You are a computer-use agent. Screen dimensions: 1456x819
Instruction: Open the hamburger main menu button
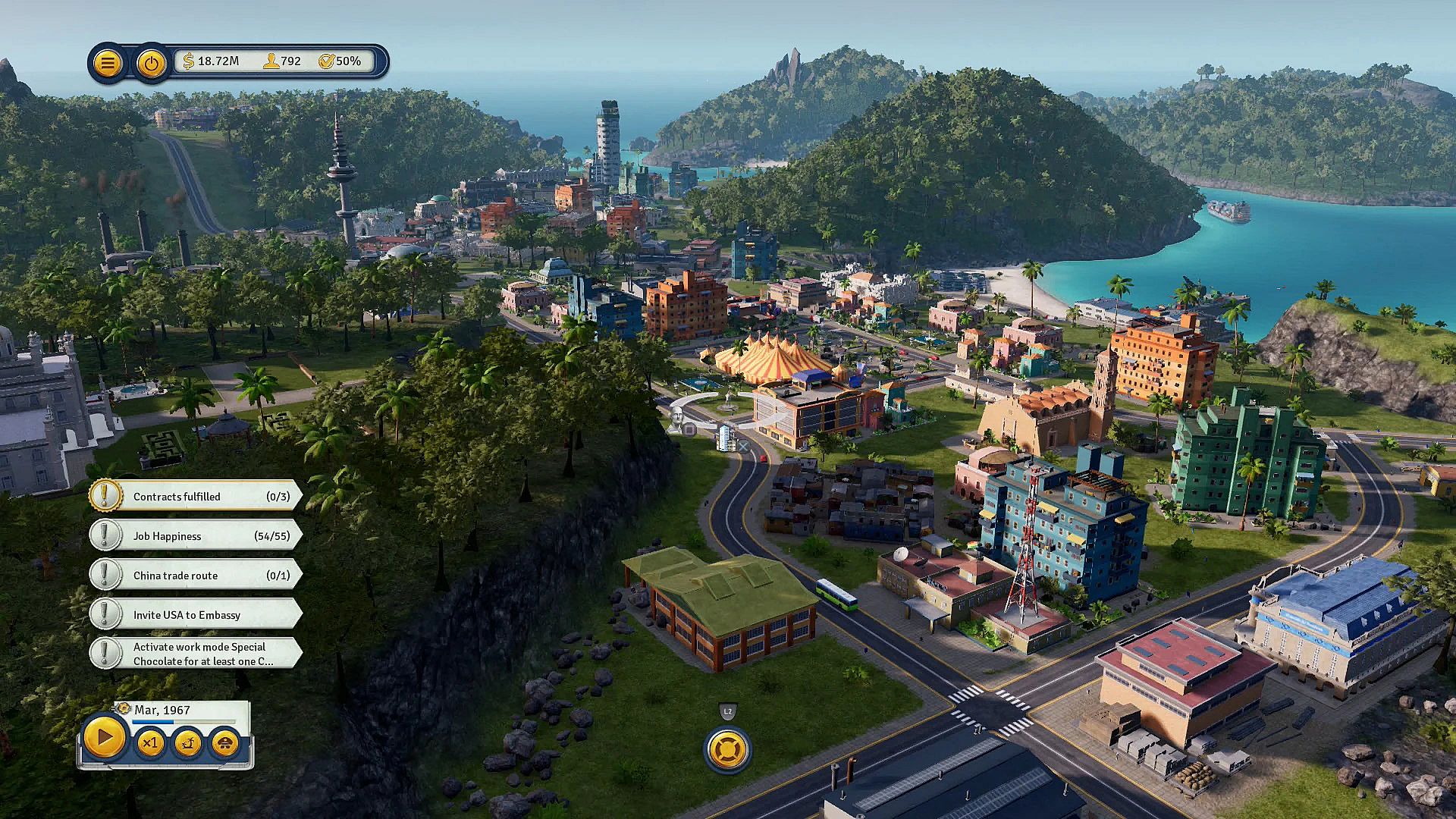coord(108,63)
